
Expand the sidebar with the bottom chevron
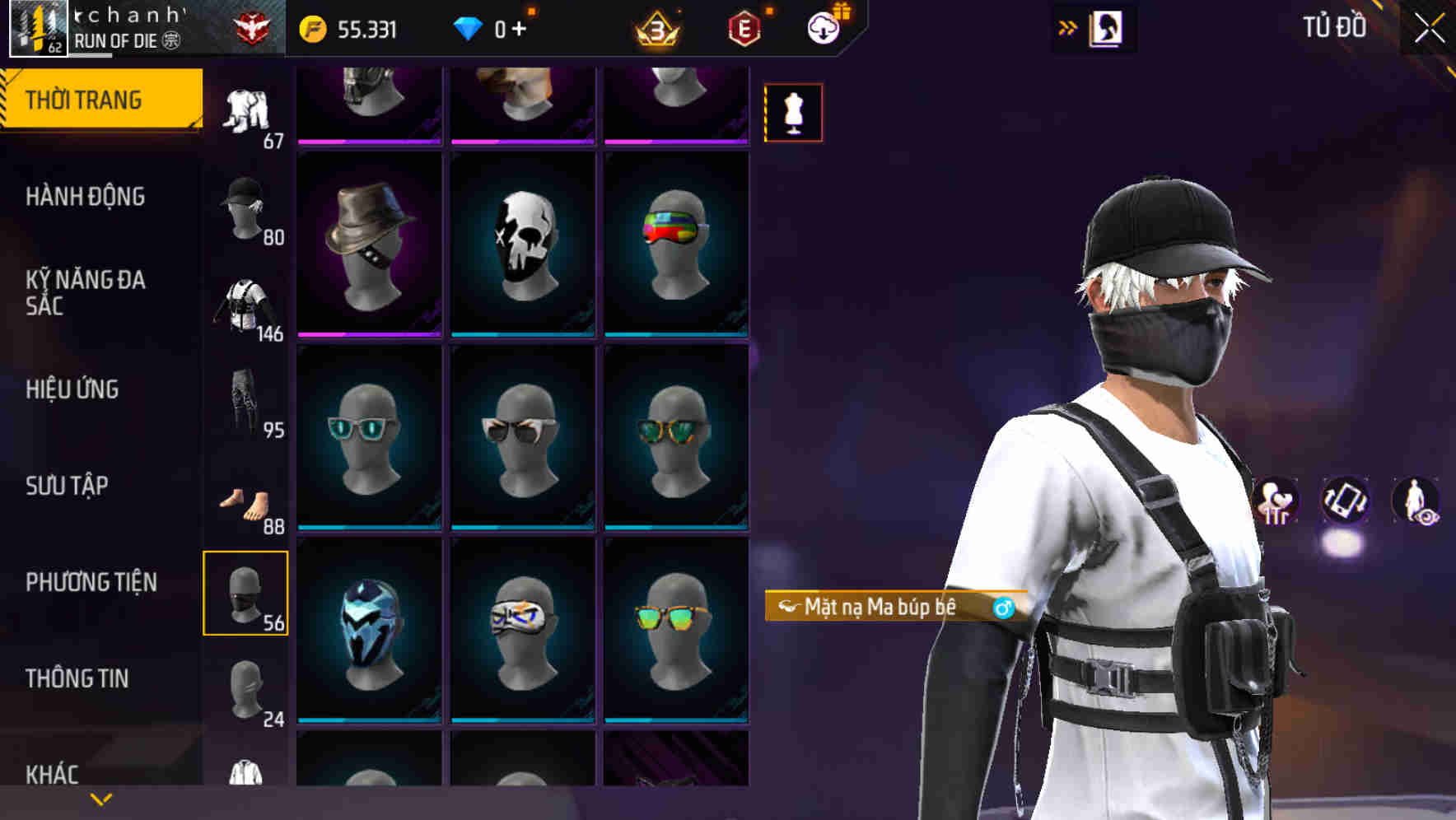99,797
